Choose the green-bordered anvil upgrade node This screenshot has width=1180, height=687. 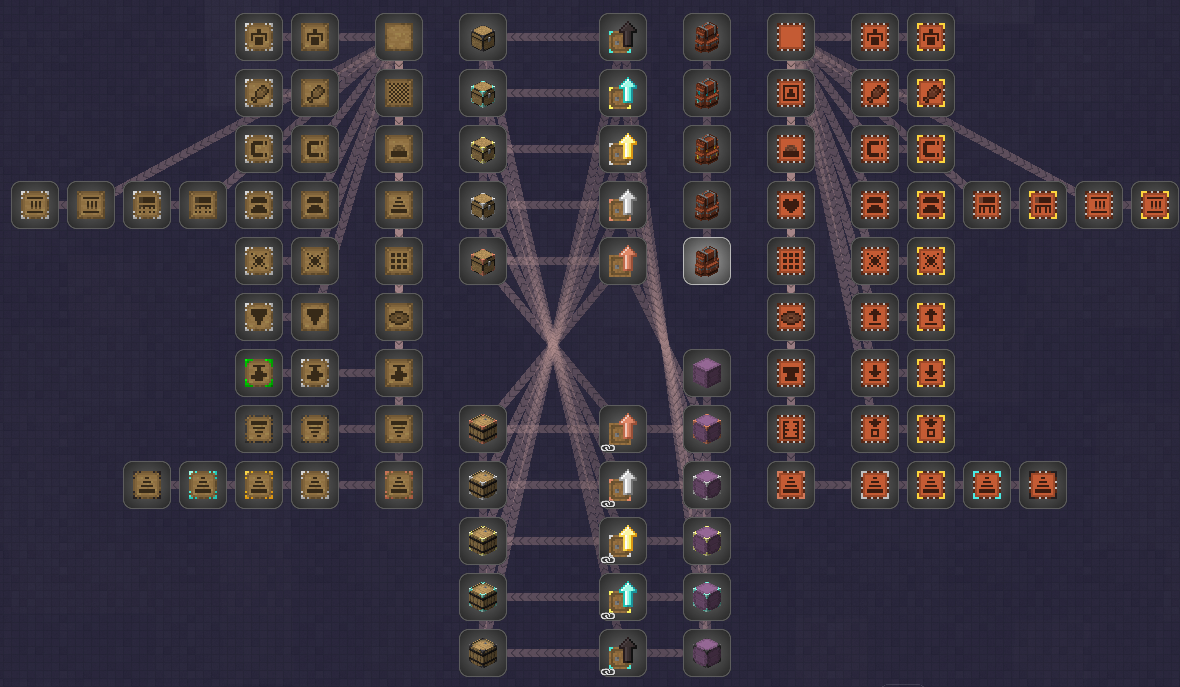click(259, 373)
